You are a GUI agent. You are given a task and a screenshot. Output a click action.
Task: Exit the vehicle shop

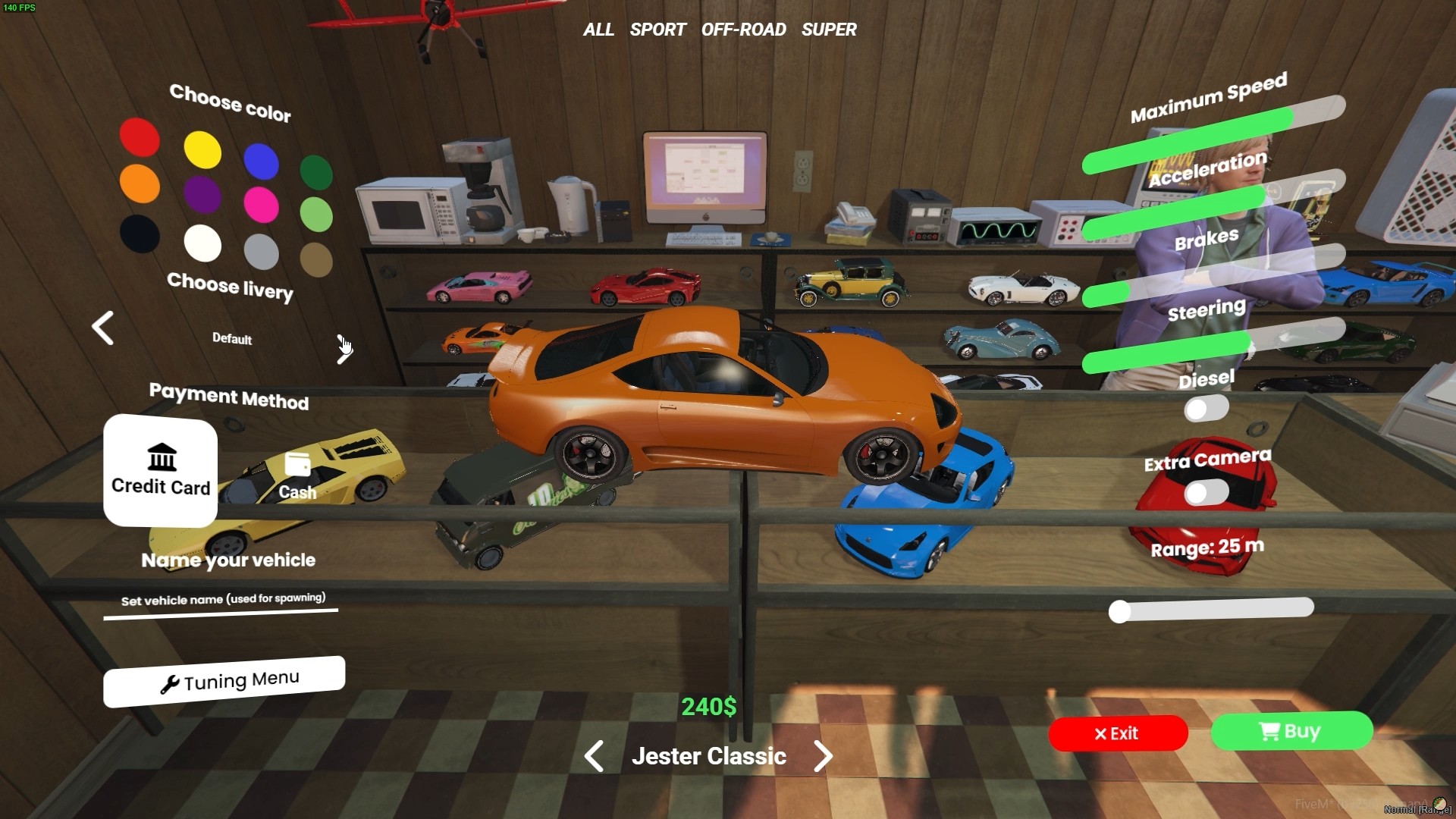point(1117,733)
